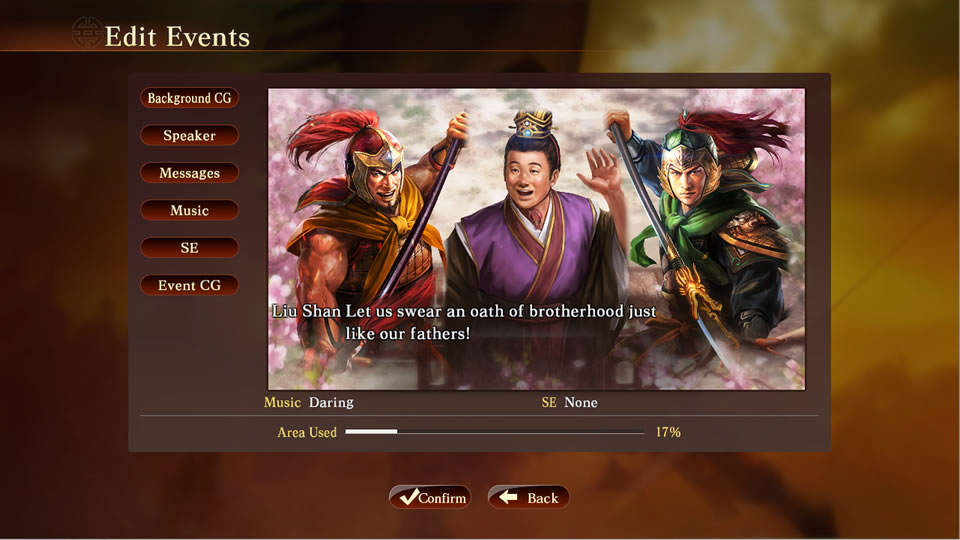Screen dimensions: 960x540
Task: Open the SE sound effect option
Action: 189,248
